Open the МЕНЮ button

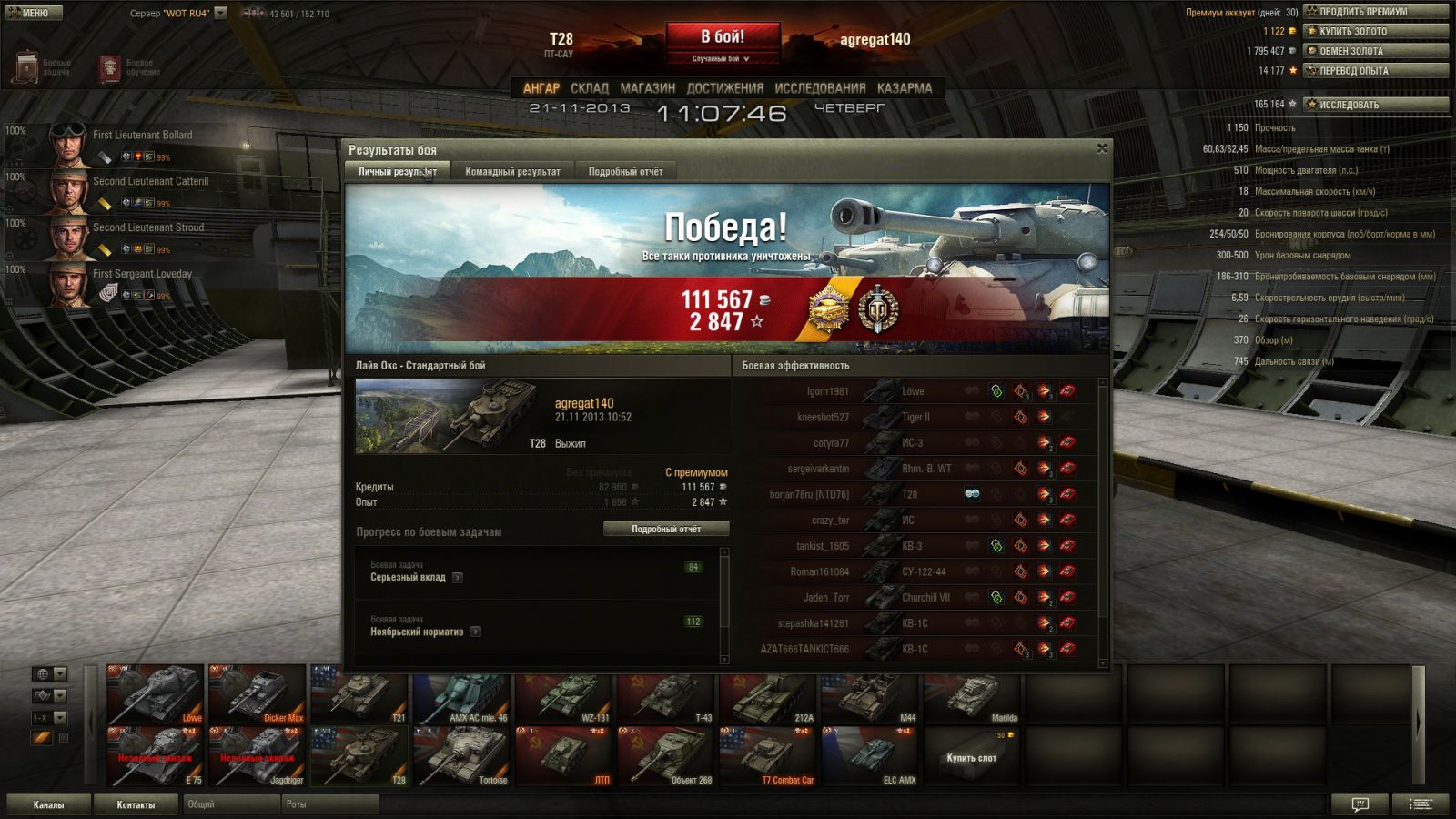coord(34,13)
